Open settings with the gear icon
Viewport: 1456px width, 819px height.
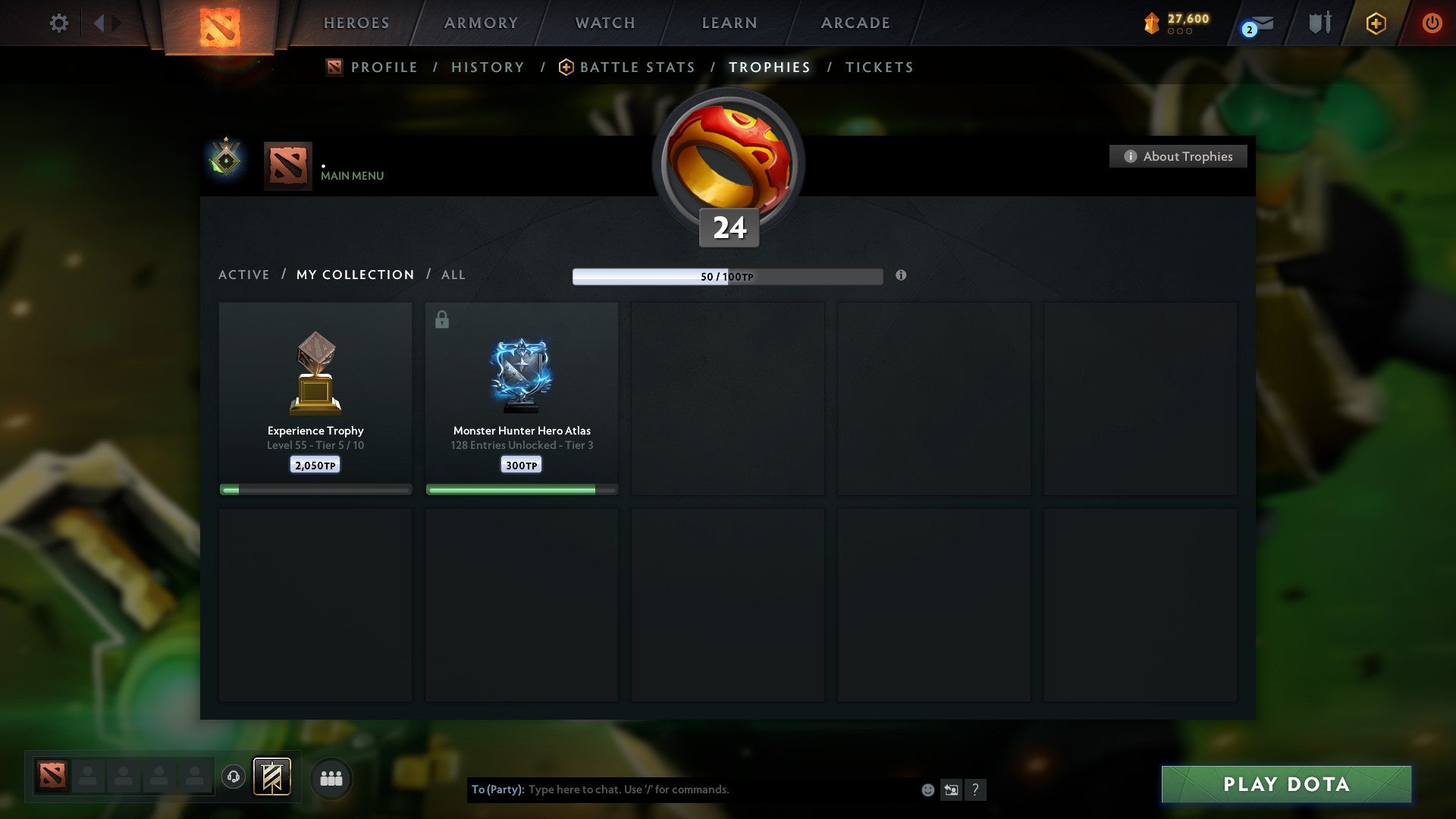coord(58,24)
